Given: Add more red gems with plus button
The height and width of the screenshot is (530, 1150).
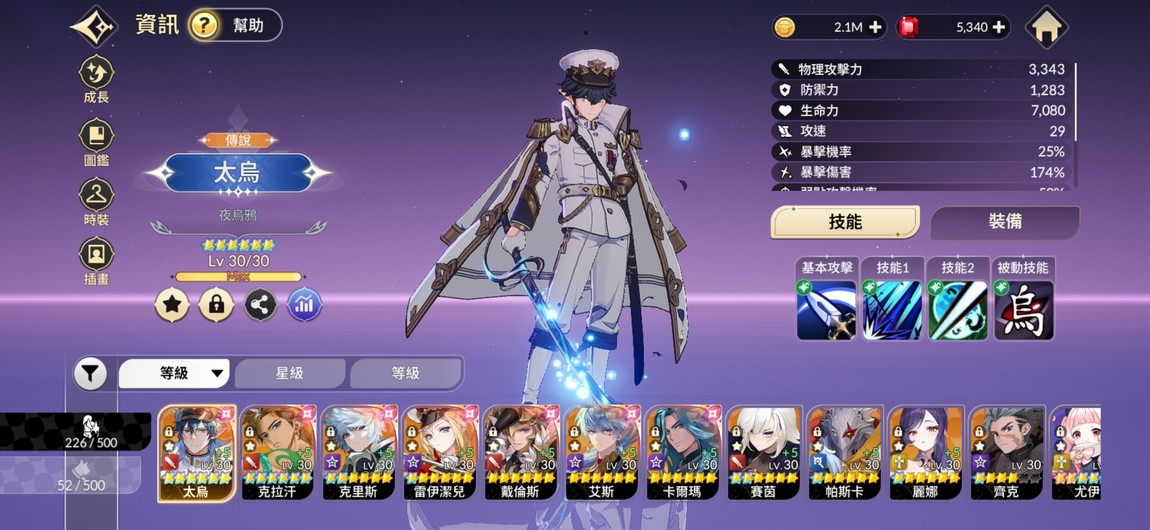Looking at the screenshot, I should [998, 27].
